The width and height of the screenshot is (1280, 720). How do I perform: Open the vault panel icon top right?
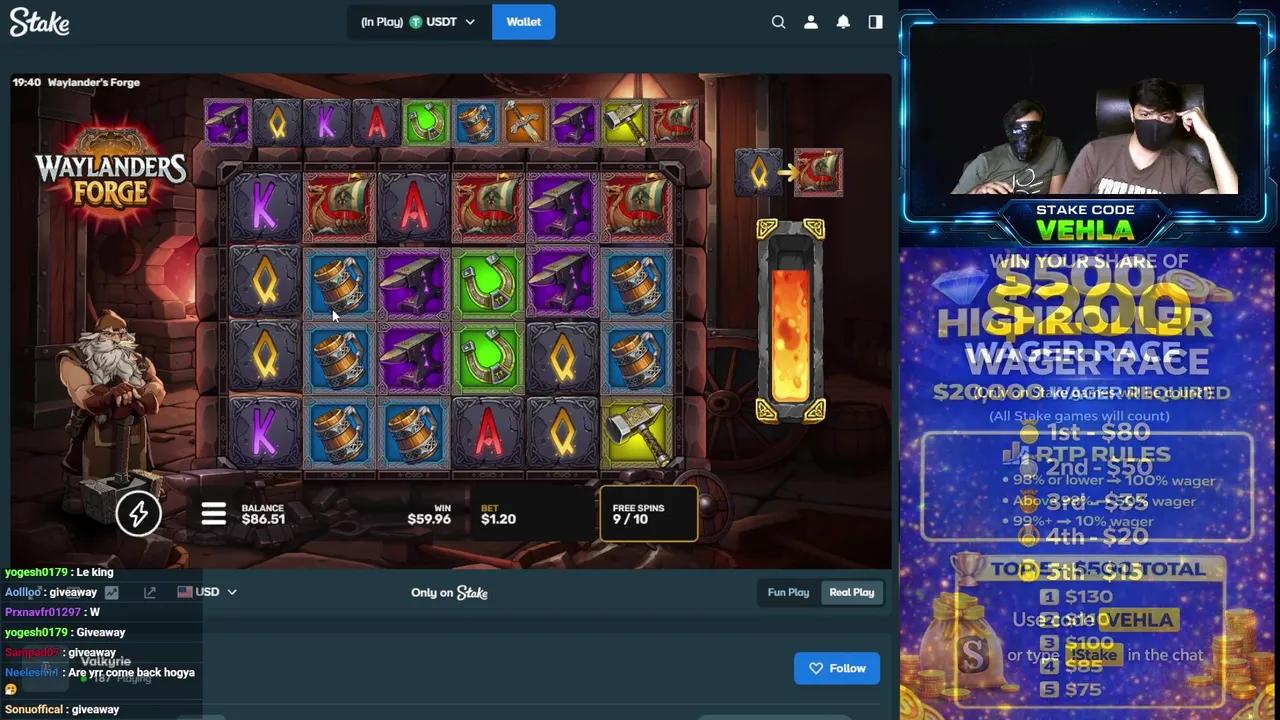pyautogui.click(x=875, y=21)
